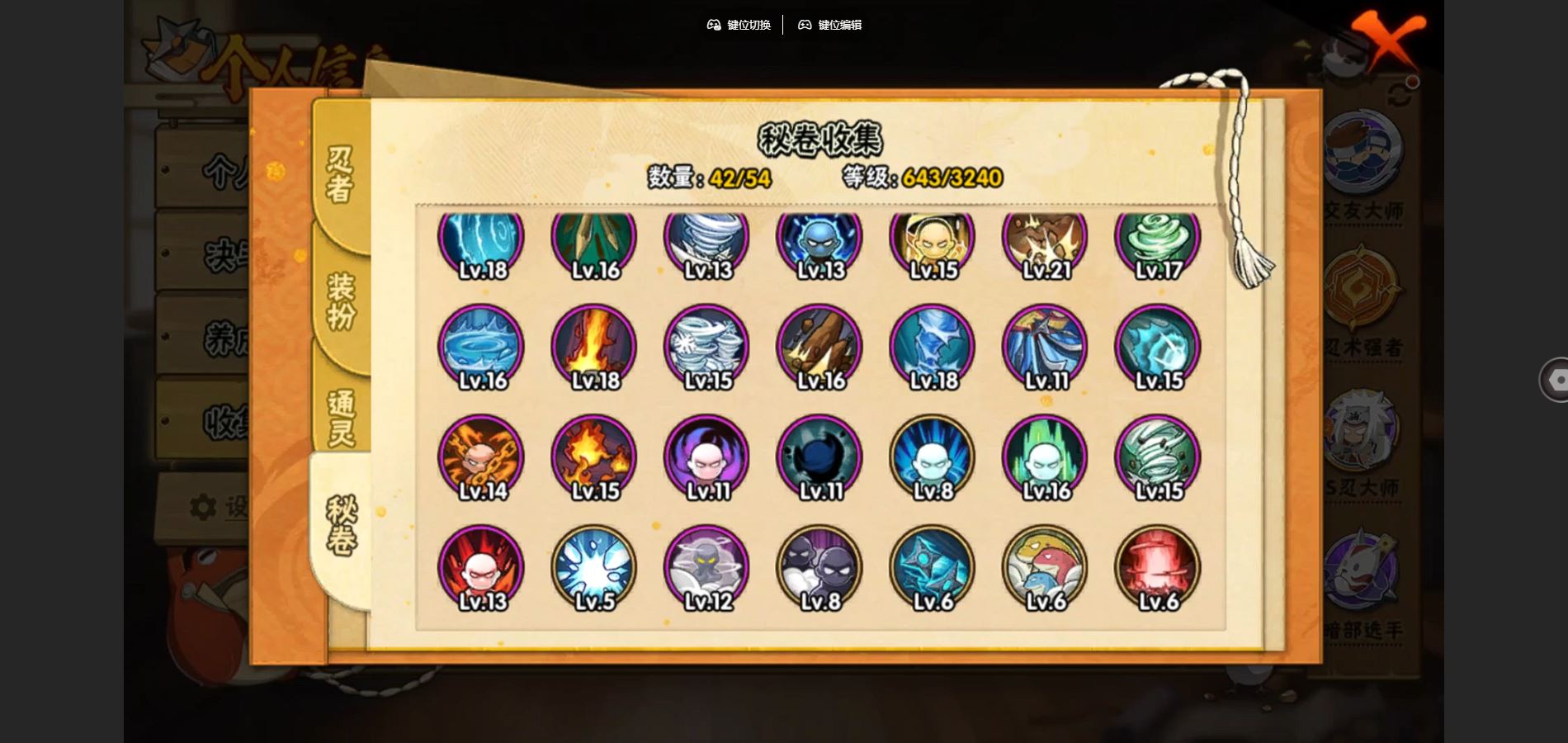Viewport: 1568px width, 743px height.
Task: Select the Lv.21 rock smash scroll
Action: point(1045,241)
